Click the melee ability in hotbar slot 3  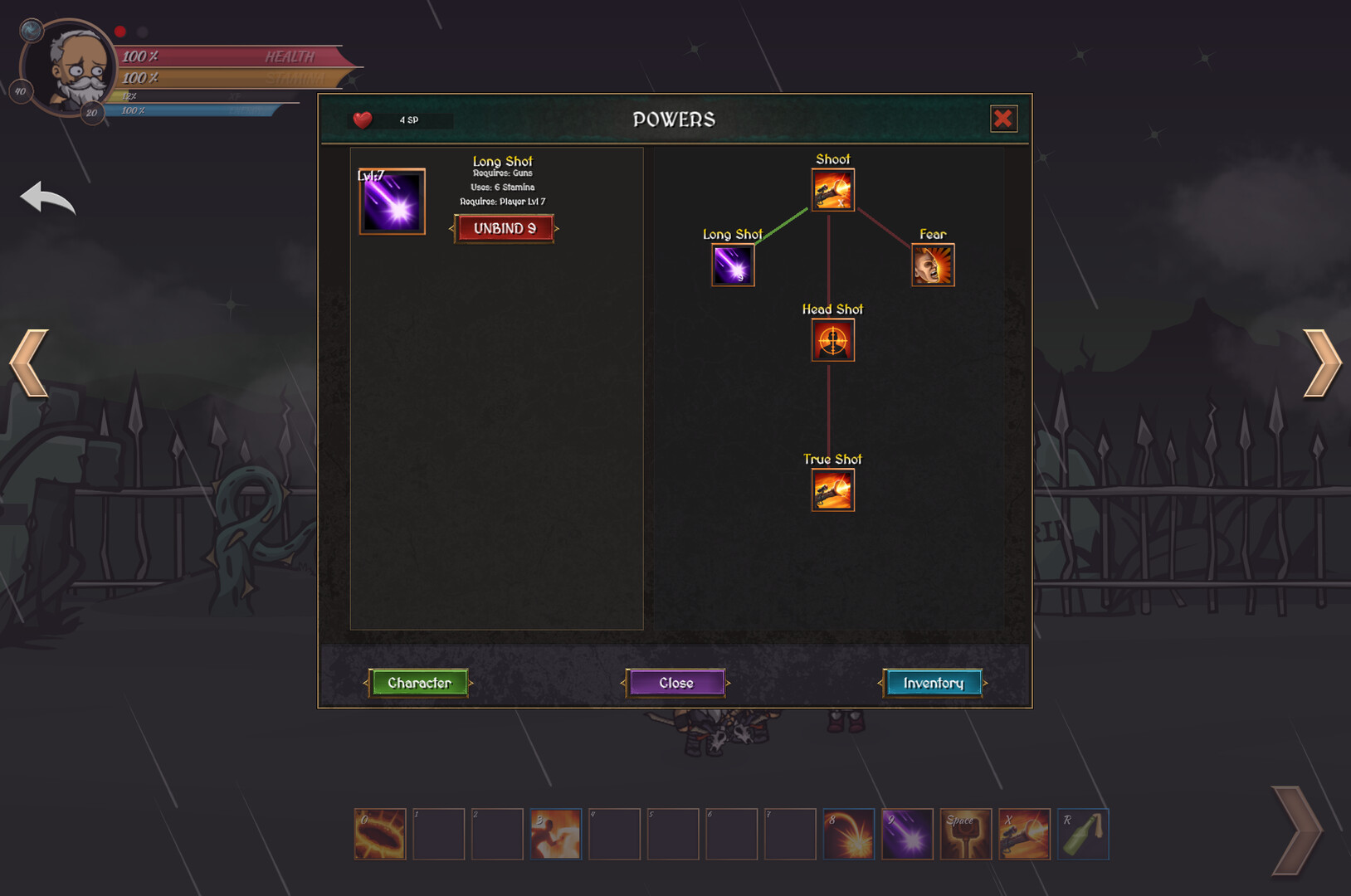click(x=555, y=834)
